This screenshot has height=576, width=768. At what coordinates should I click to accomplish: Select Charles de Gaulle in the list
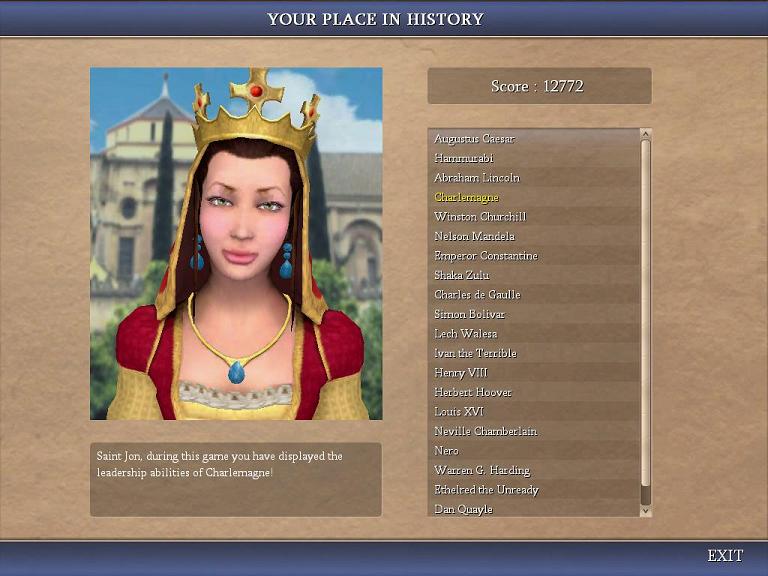(477, 295)
